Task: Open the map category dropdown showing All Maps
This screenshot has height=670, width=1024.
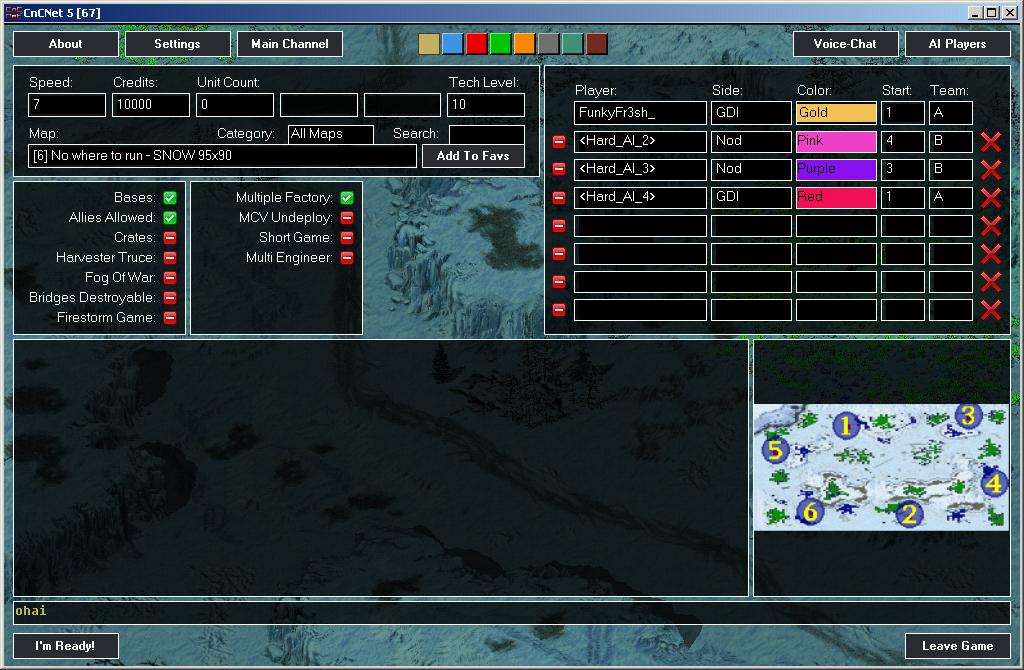Action: (x=330, y=134)
